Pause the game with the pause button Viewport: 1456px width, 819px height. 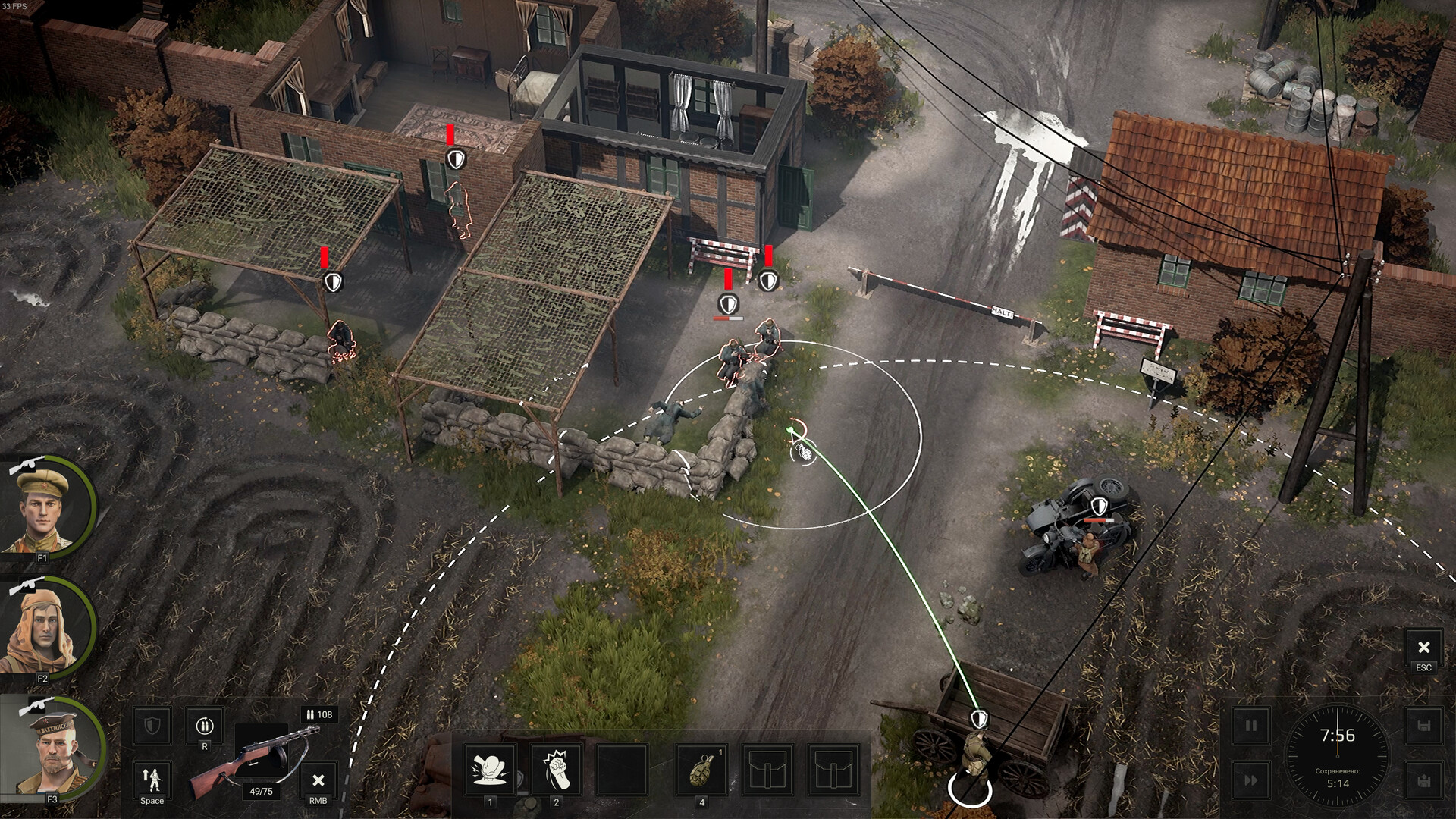click(1250, 726)
